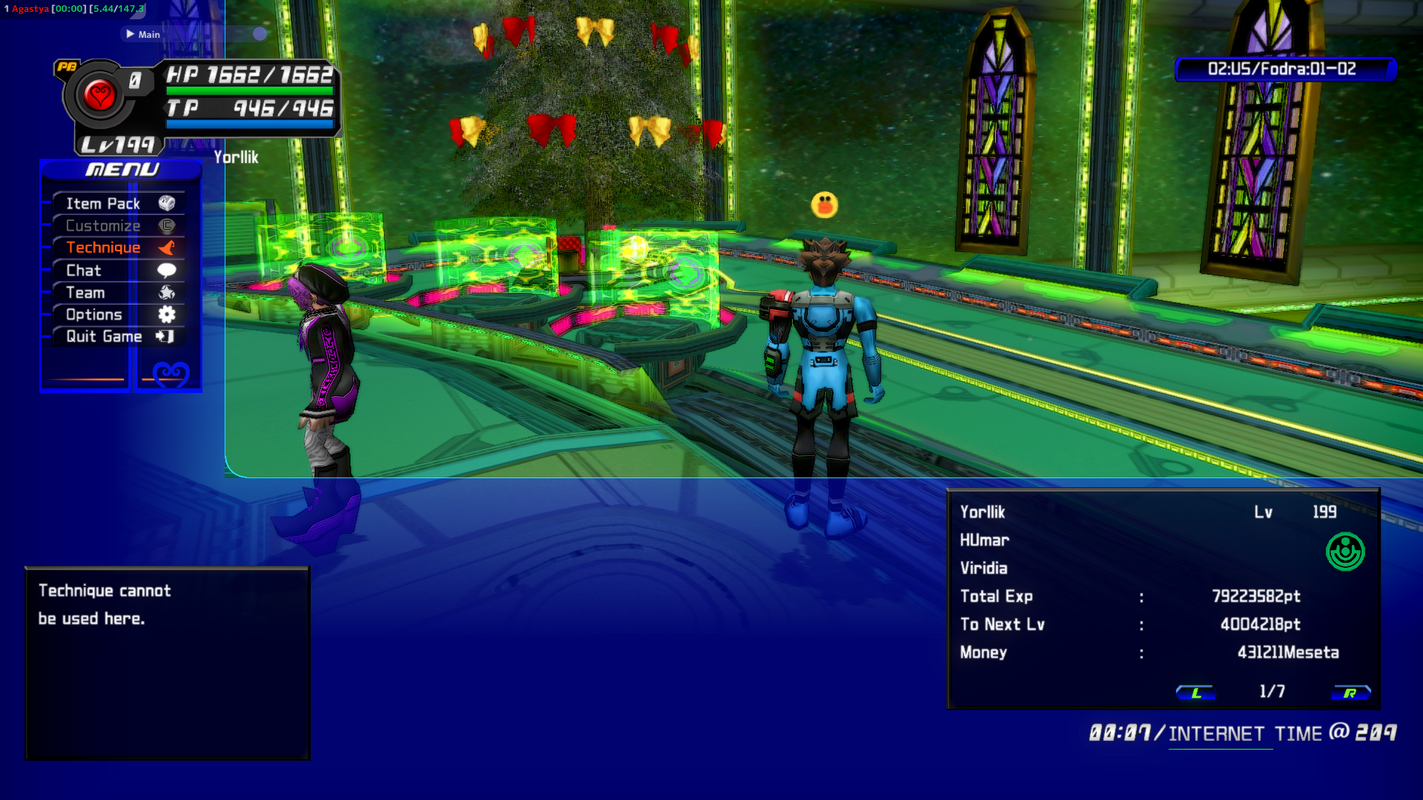
Task: Click the 02:US/Fodra:01-02 channel display
Action: [1283, 69]
